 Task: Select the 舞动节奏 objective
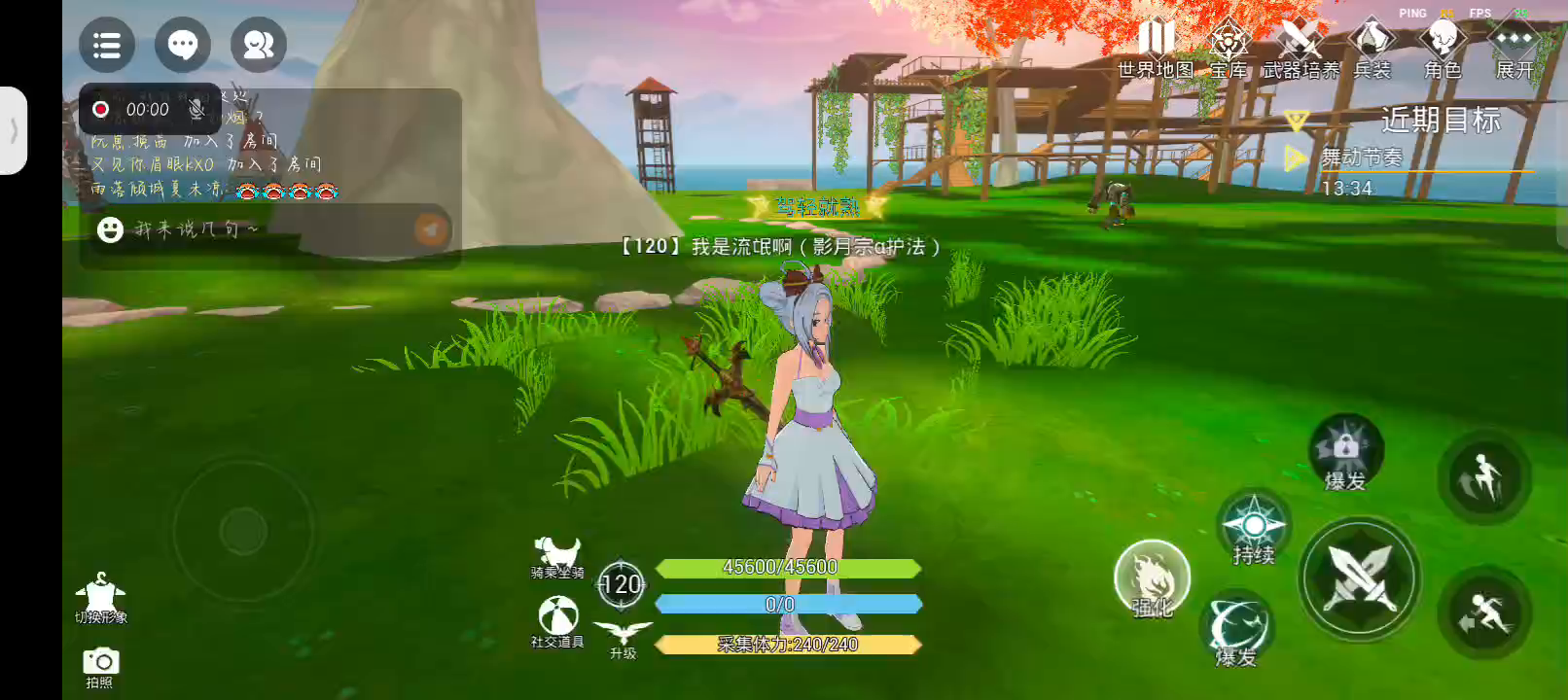(1362, 157)
